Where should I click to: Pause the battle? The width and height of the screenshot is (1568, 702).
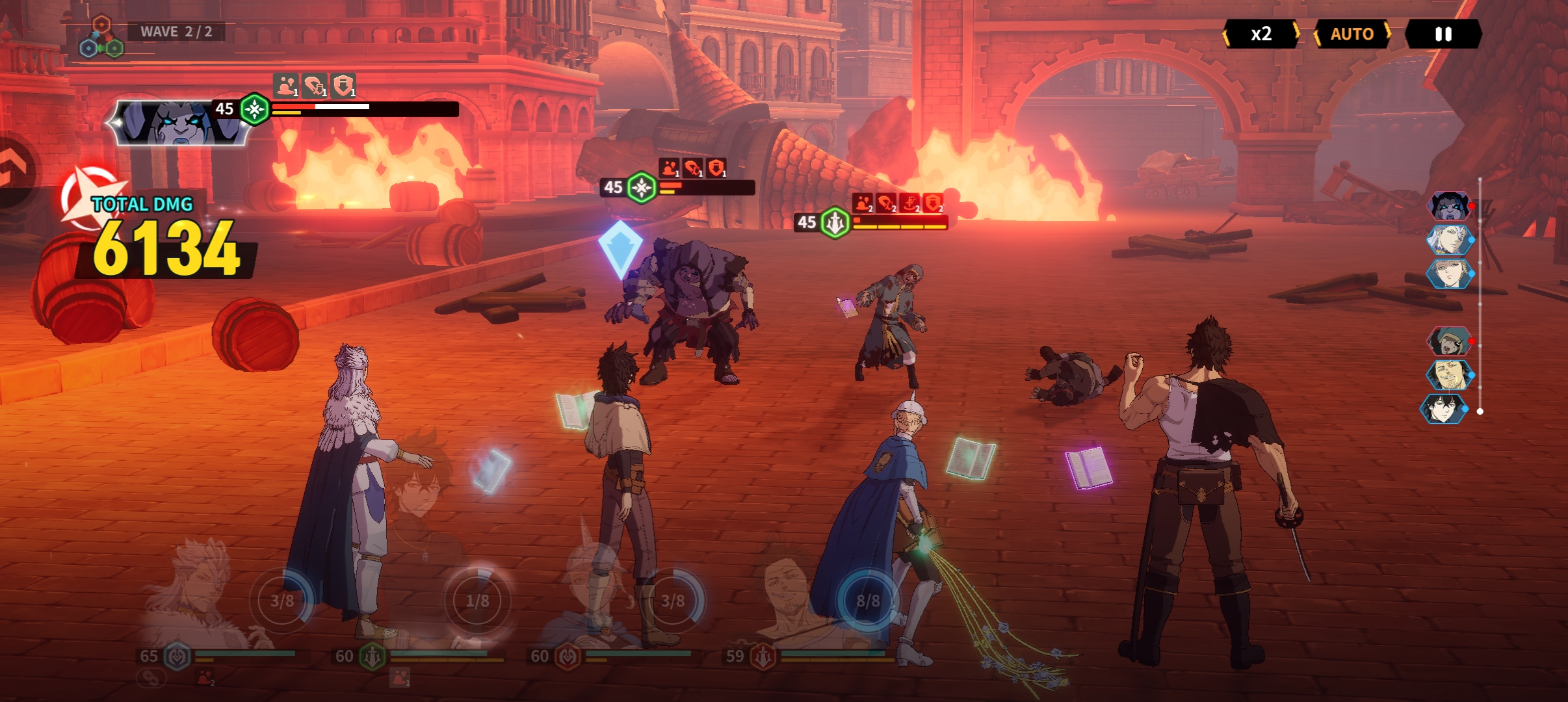click(x=1443, y=34)
